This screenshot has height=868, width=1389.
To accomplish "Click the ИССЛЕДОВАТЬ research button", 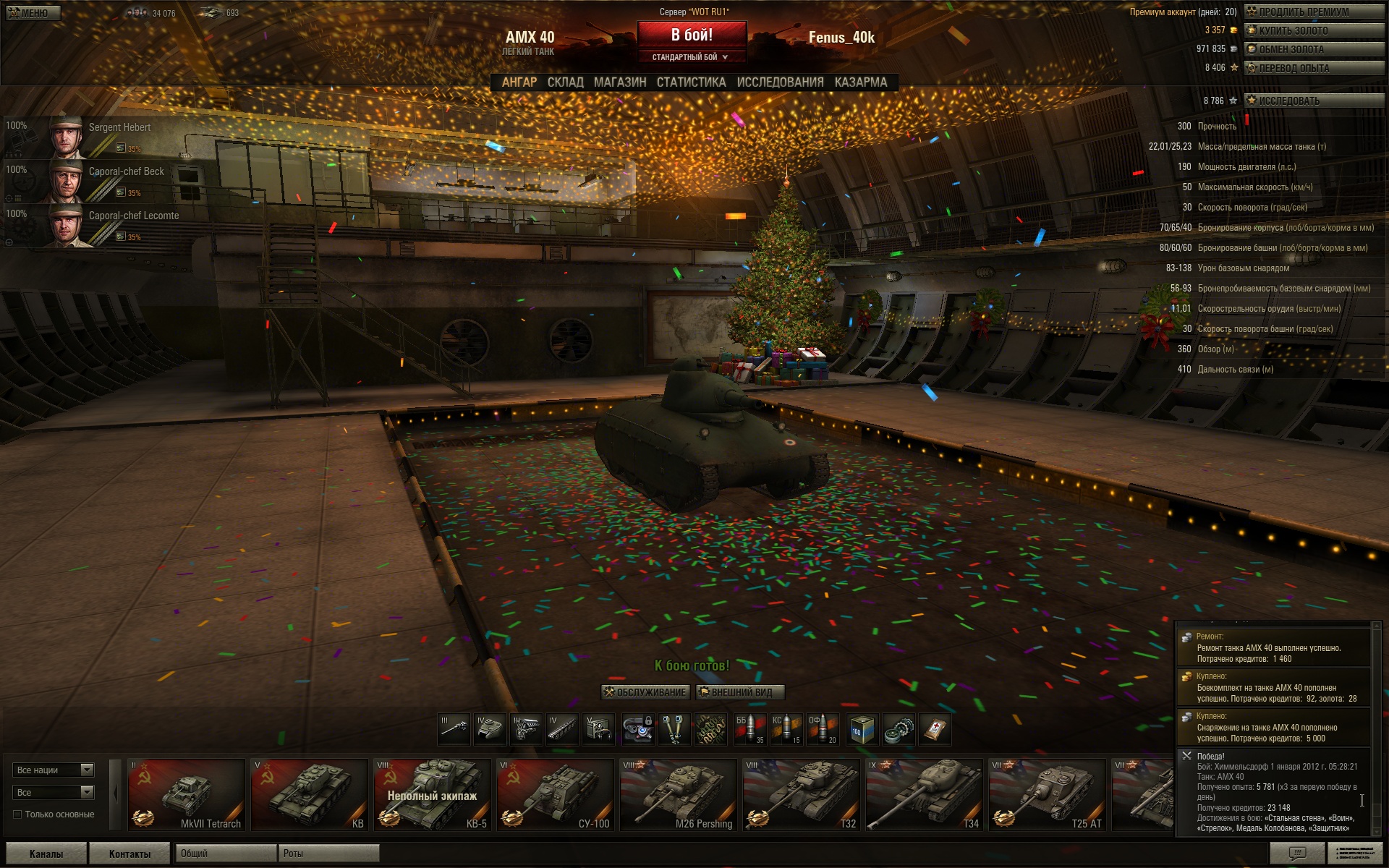I will point(1313,101).
